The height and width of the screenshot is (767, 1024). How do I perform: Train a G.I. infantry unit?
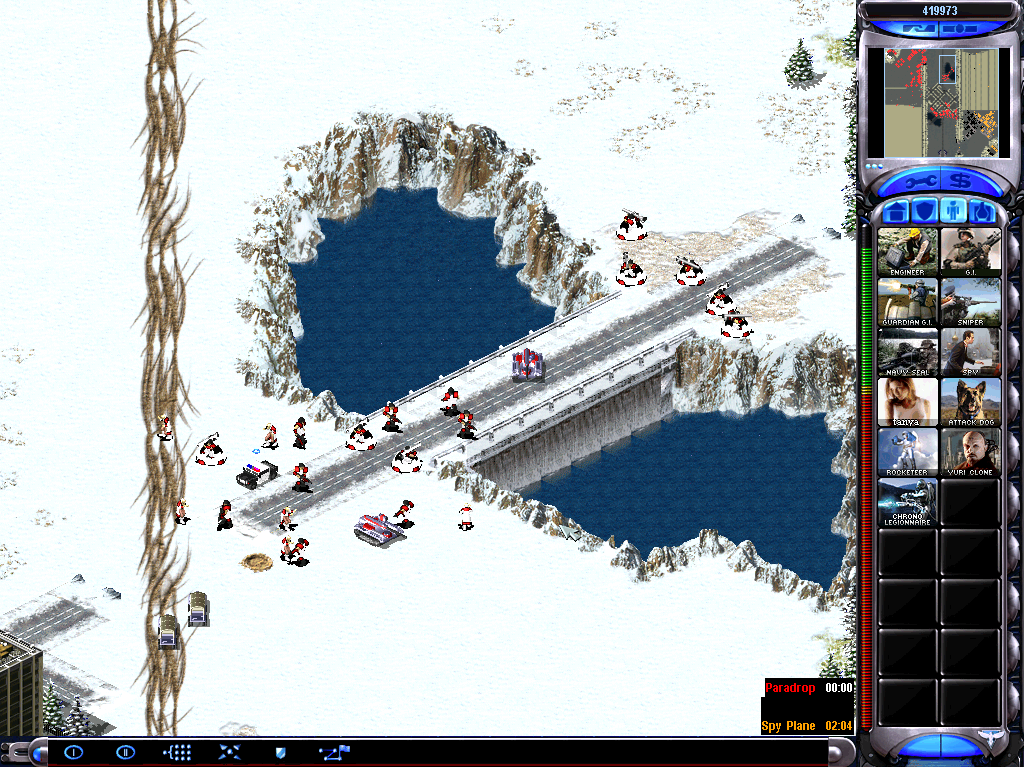970,251
